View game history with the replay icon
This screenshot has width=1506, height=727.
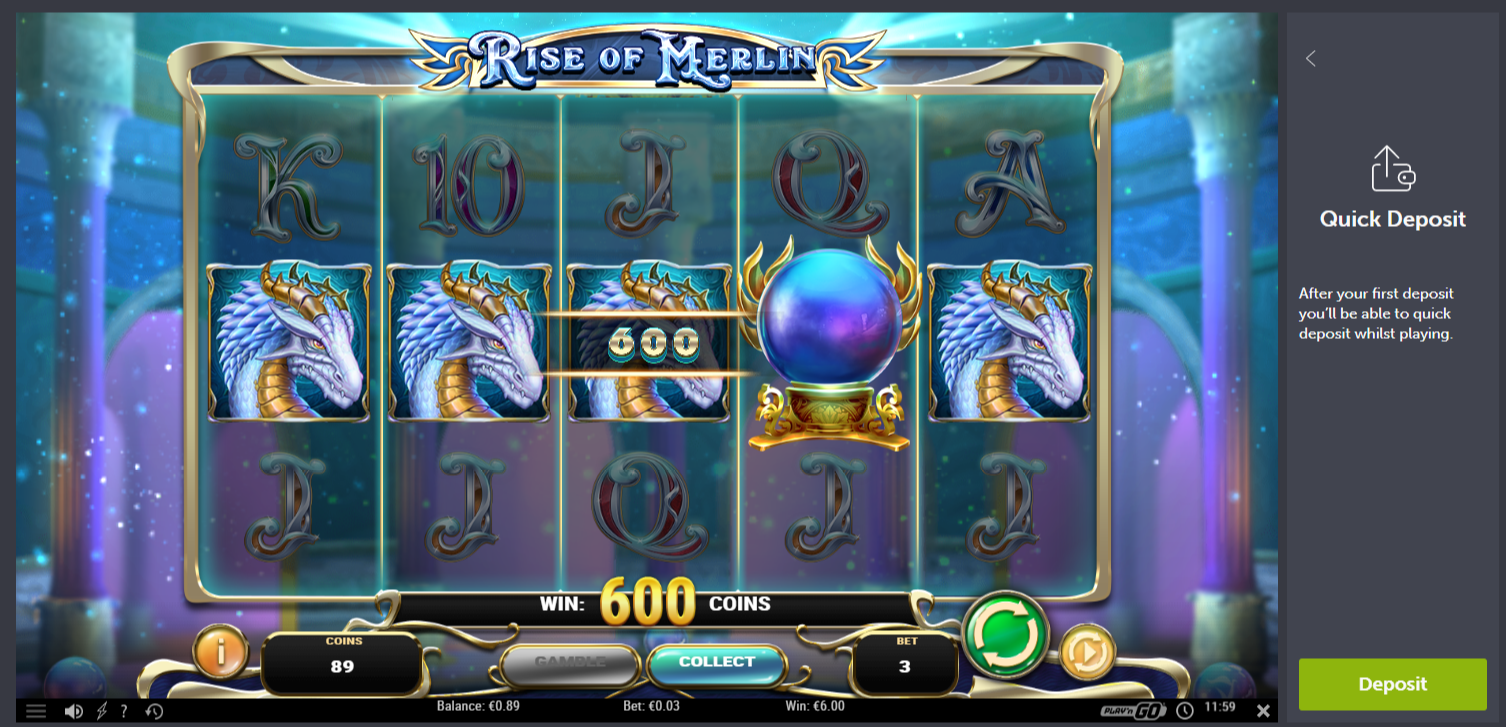coord(155,710)
